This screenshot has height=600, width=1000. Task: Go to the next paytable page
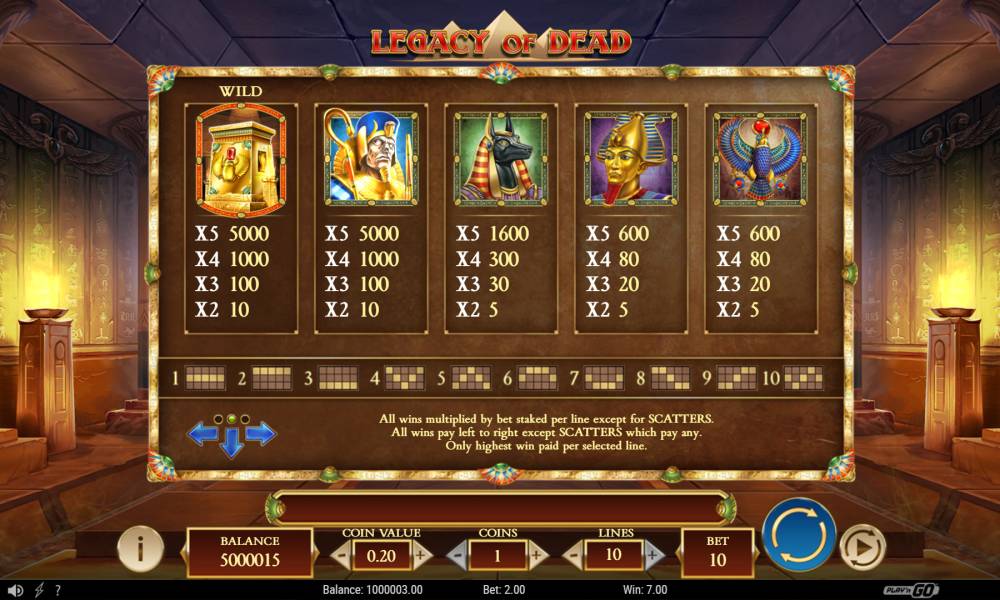point(261,433)
